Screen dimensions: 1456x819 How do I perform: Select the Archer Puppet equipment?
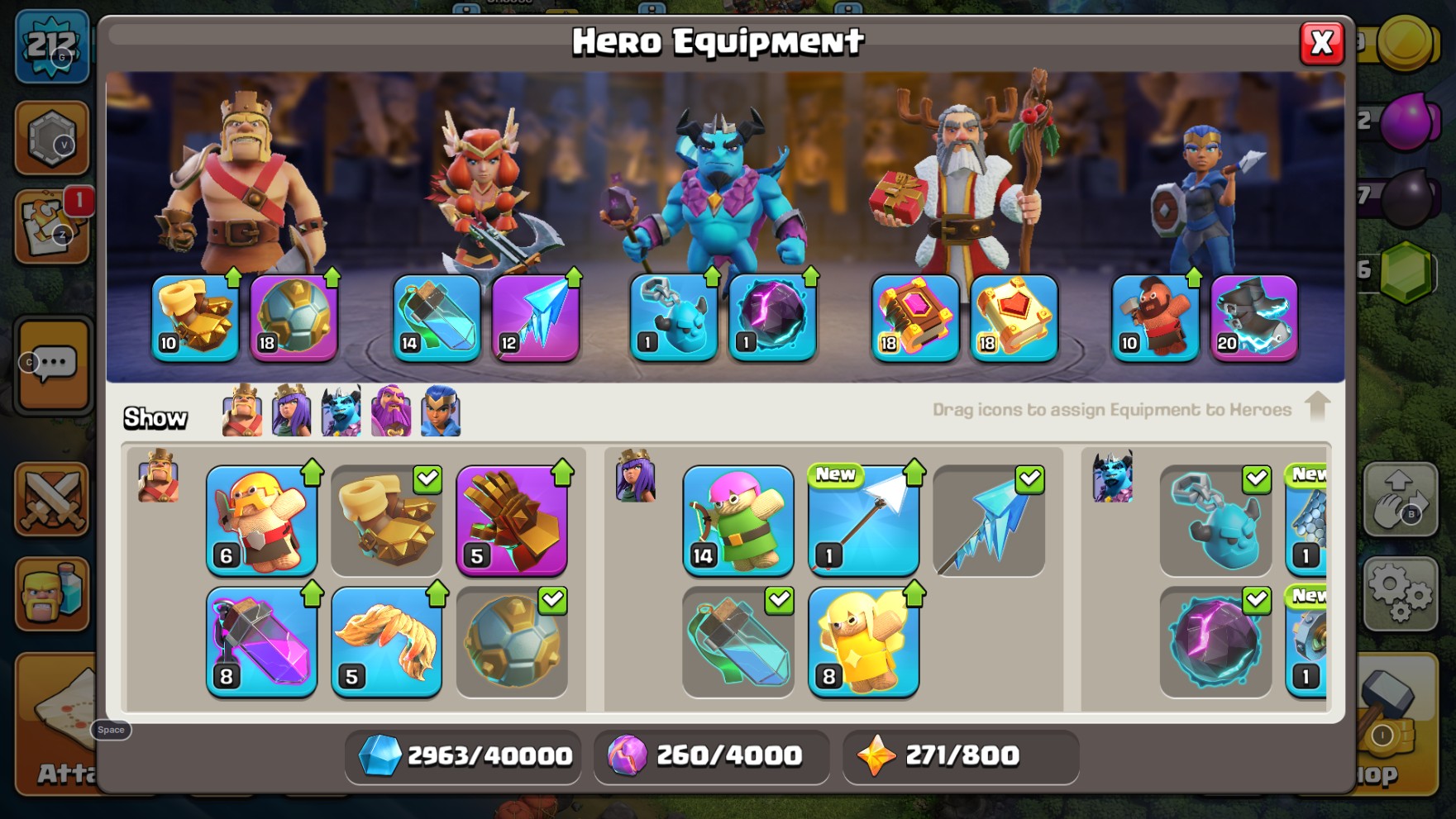(738, 521)
